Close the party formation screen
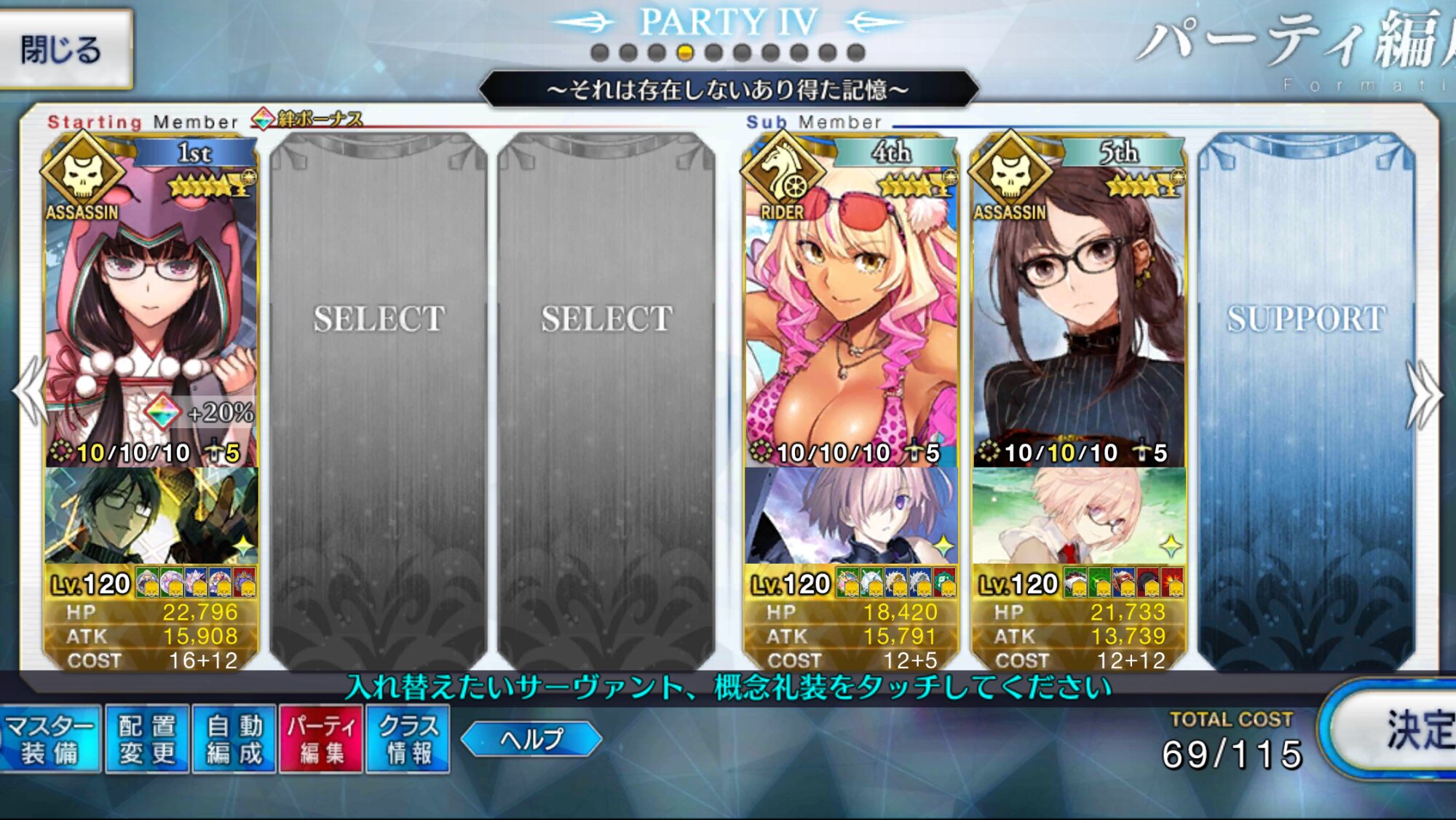The width and height of the screenshot is (1456, 820). (64, 50)
